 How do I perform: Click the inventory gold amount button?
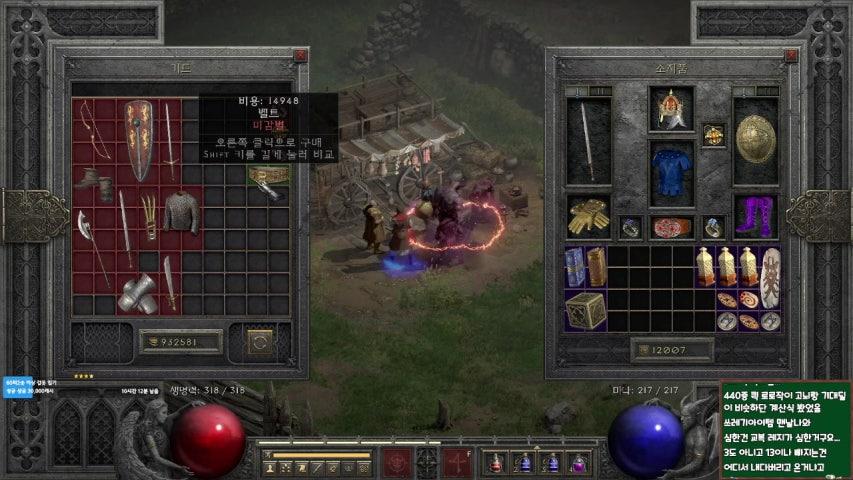tap(671, 350)
